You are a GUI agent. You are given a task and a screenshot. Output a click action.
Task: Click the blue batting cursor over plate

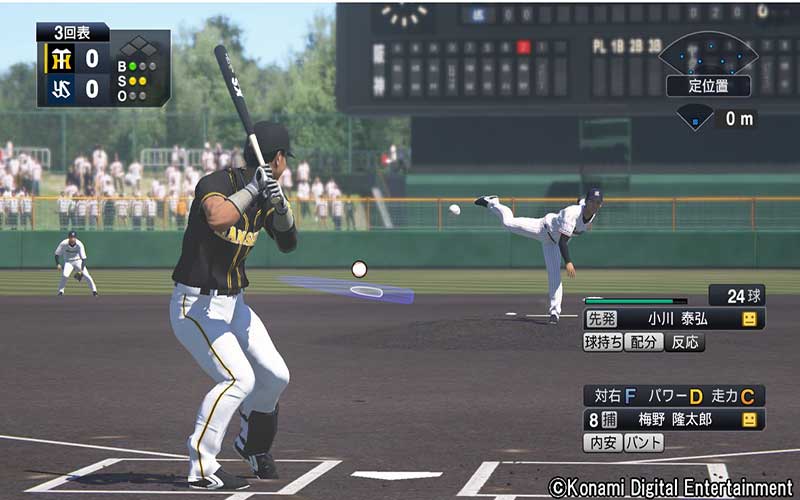349,289
